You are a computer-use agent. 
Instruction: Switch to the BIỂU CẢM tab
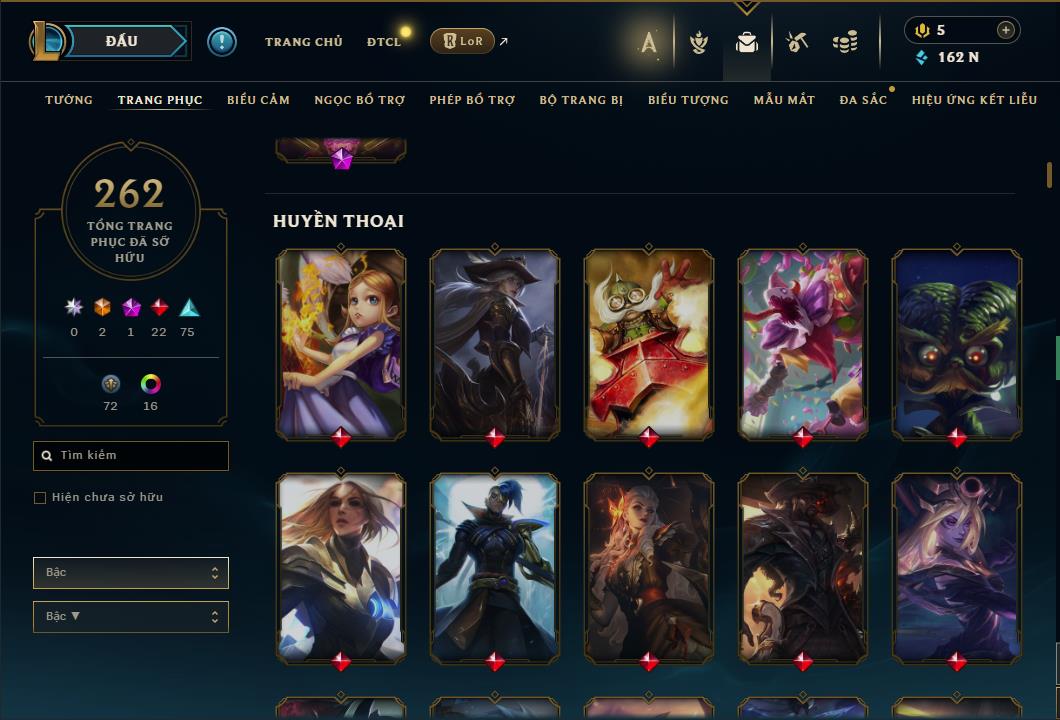pos(258,100)
